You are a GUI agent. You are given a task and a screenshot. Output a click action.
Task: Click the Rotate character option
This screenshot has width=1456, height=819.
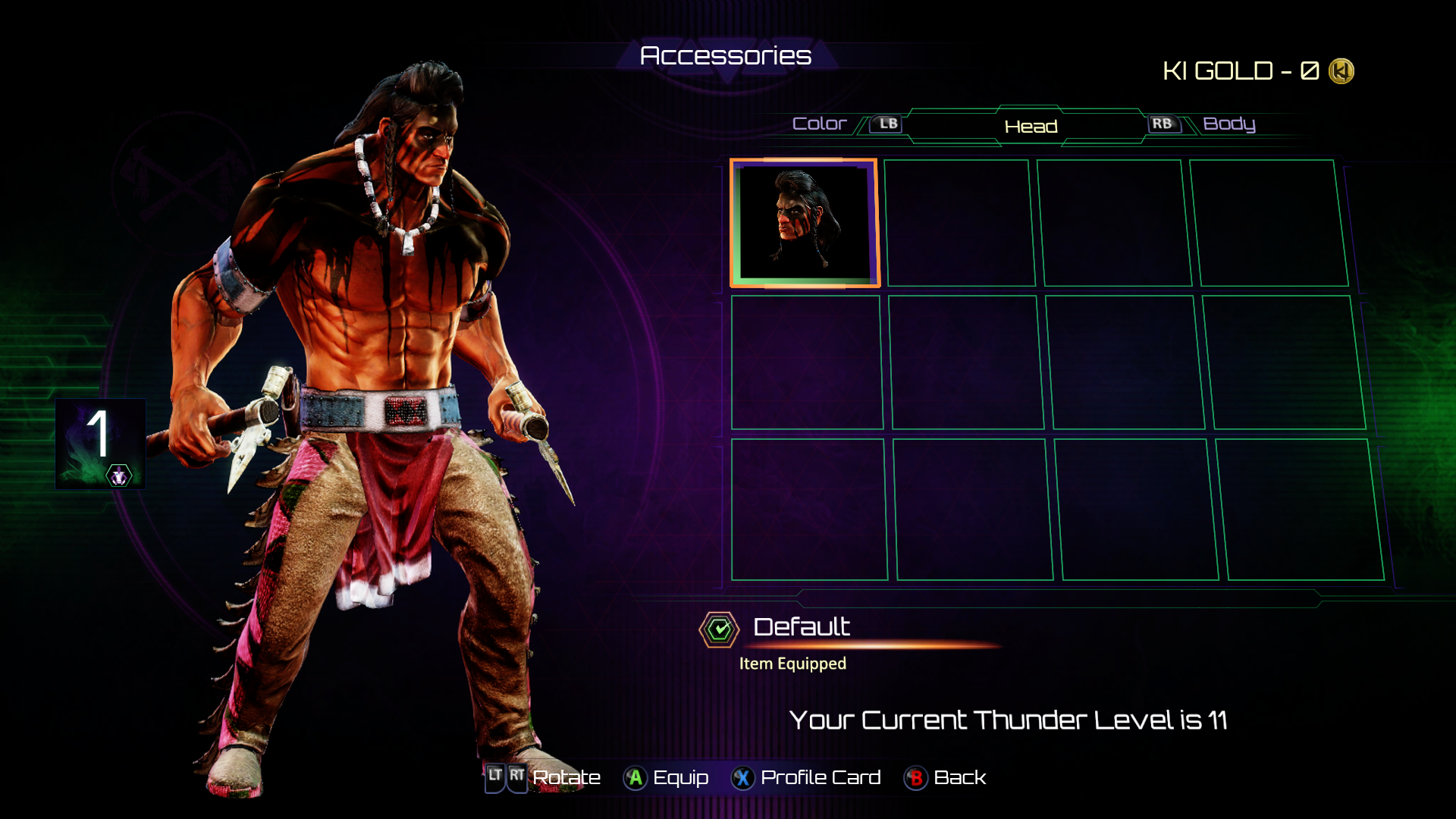543,777
